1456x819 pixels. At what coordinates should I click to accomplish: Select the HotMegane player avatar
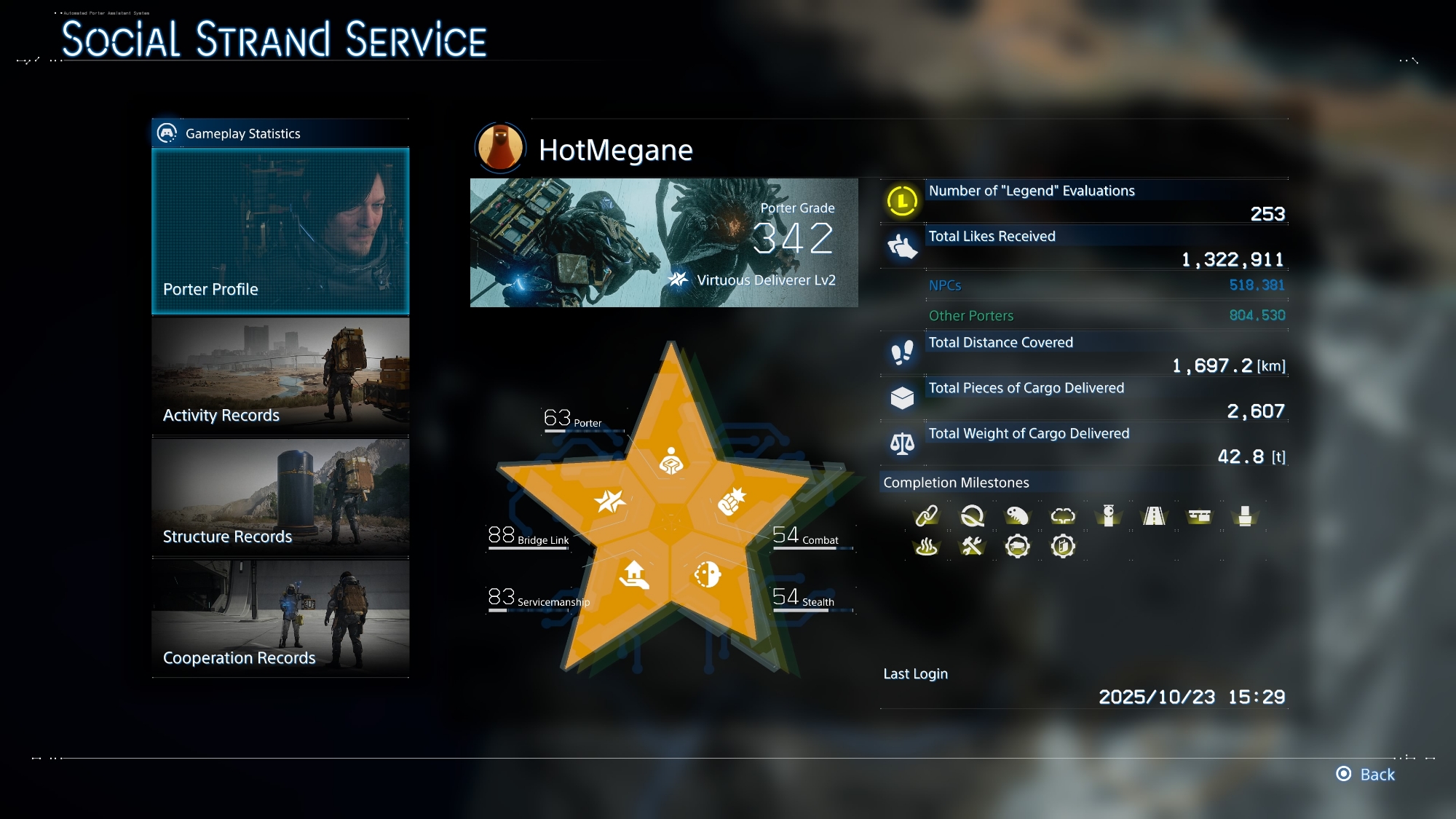pos(500,147)
